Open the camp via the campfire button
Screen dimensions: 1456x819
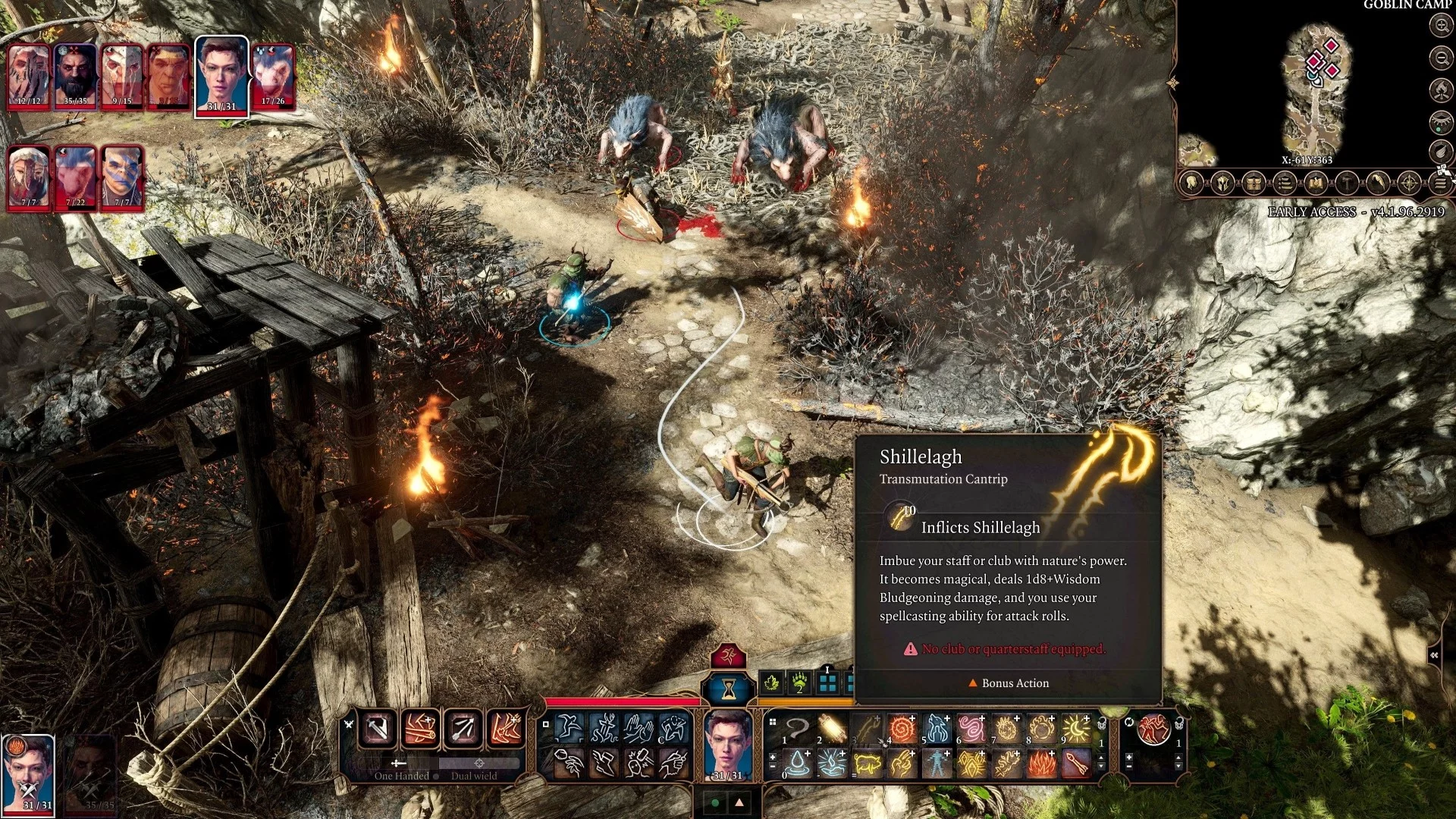pos(1440,90)
